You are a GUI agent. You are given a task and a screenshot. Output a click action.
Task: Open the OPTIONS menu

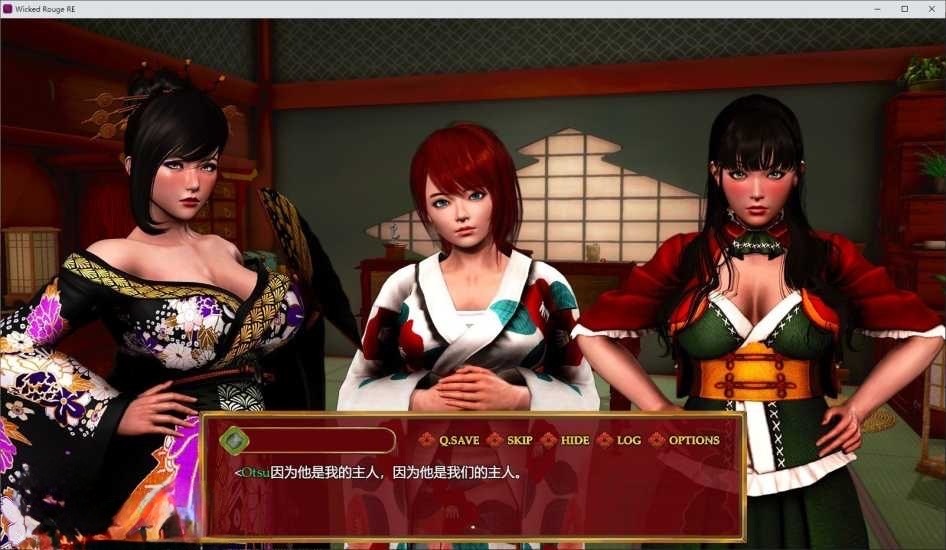[693, 440]
